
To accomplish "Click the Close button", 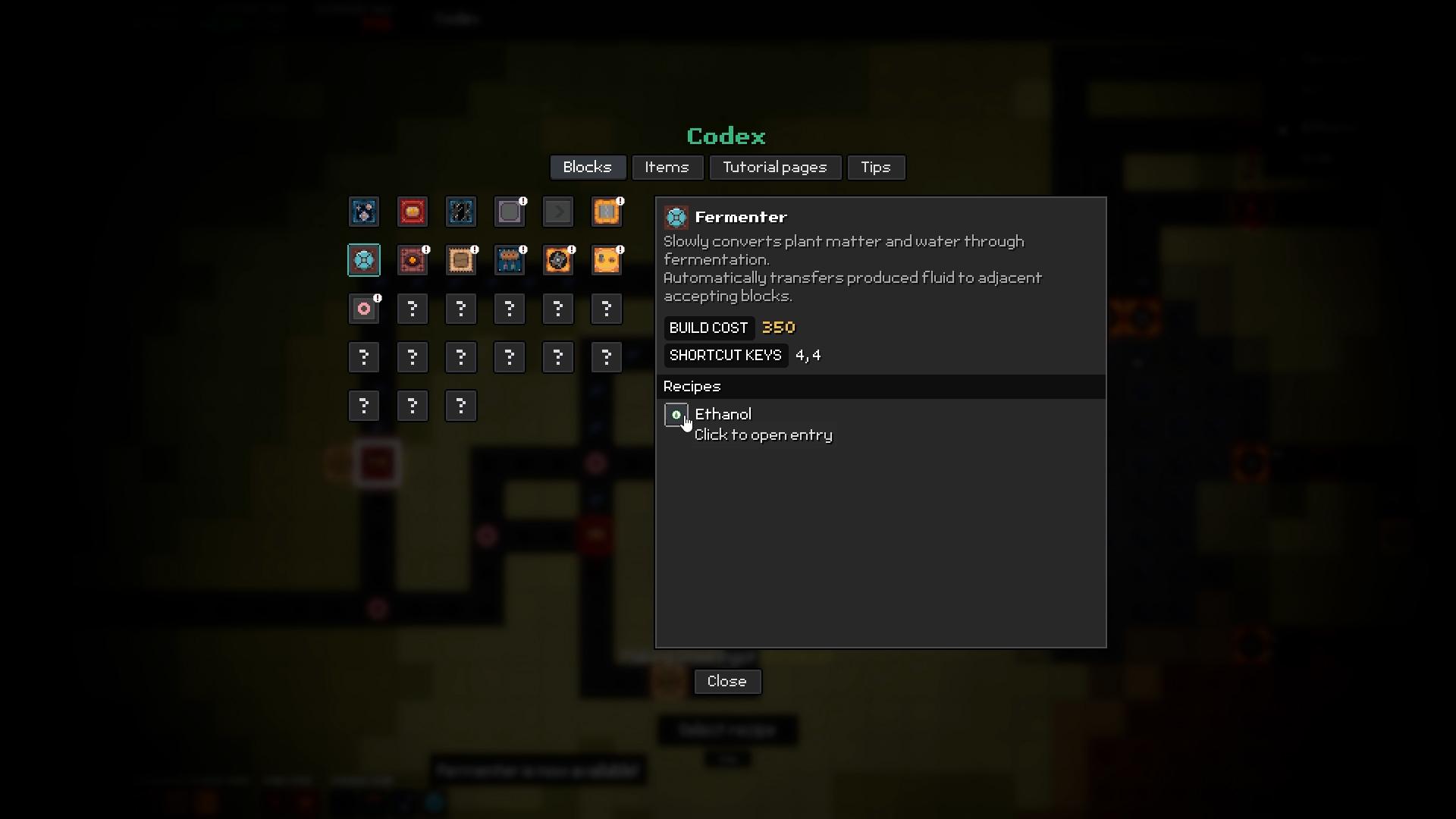I will [726, 681].
